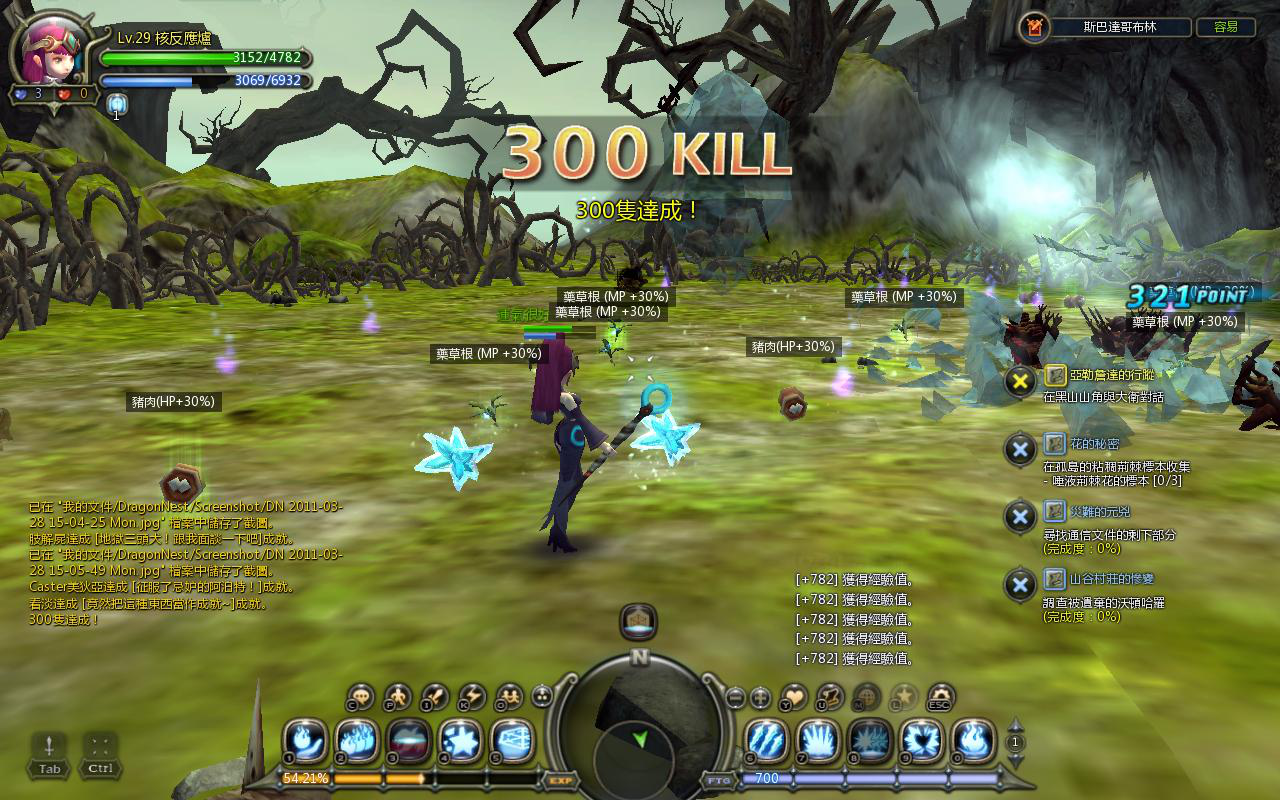This screenshot has width=1280, height=800.
Task: Select the dark spiky burst skill in slot 8
Action: point(870,742)
